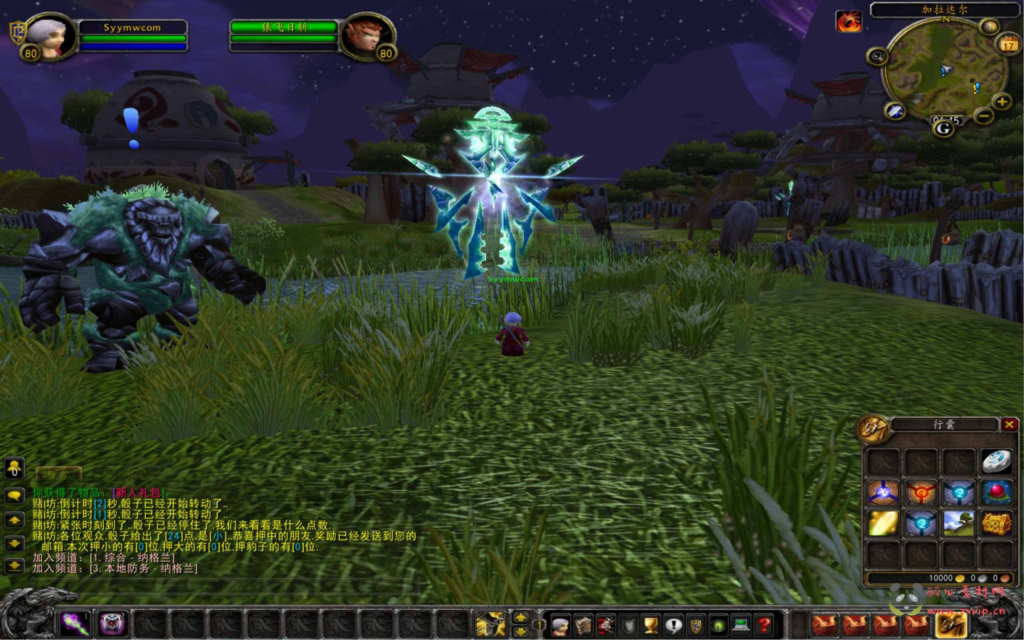Close the bag window
Viewport: 1024px width, 640px height.
pyautogui.click(x=1009, y=424)
